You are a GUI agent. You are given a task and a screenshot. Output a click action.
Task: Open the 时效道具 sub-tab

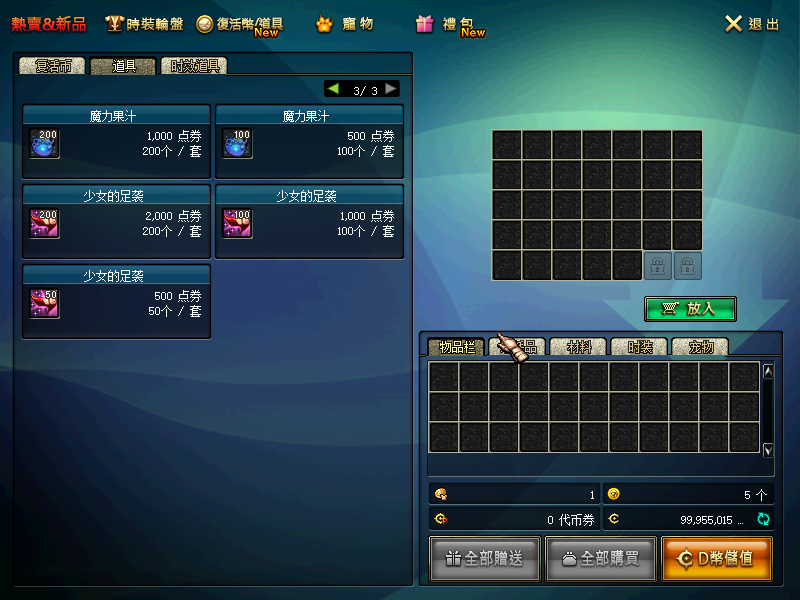(x=196, y=66)
